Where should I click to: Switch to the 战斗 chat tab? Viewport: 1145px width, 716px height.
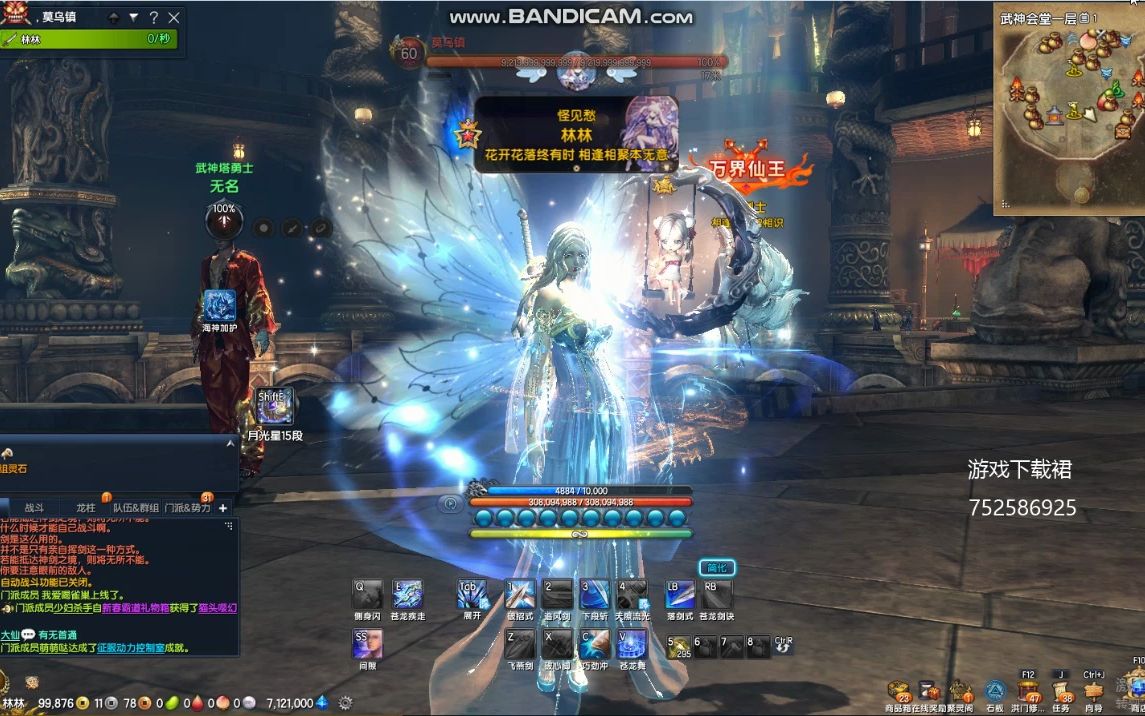coord(34,507)
